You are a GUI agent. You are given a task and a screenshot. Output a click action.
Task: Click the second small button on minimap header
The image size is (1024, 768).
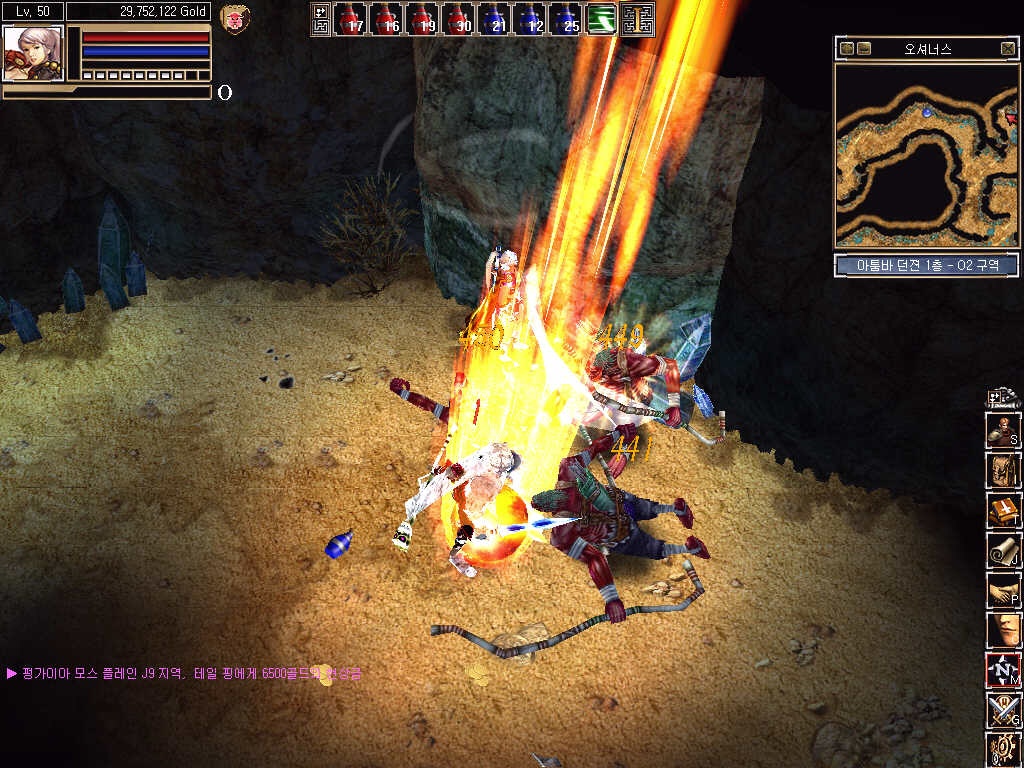(864, 48)
